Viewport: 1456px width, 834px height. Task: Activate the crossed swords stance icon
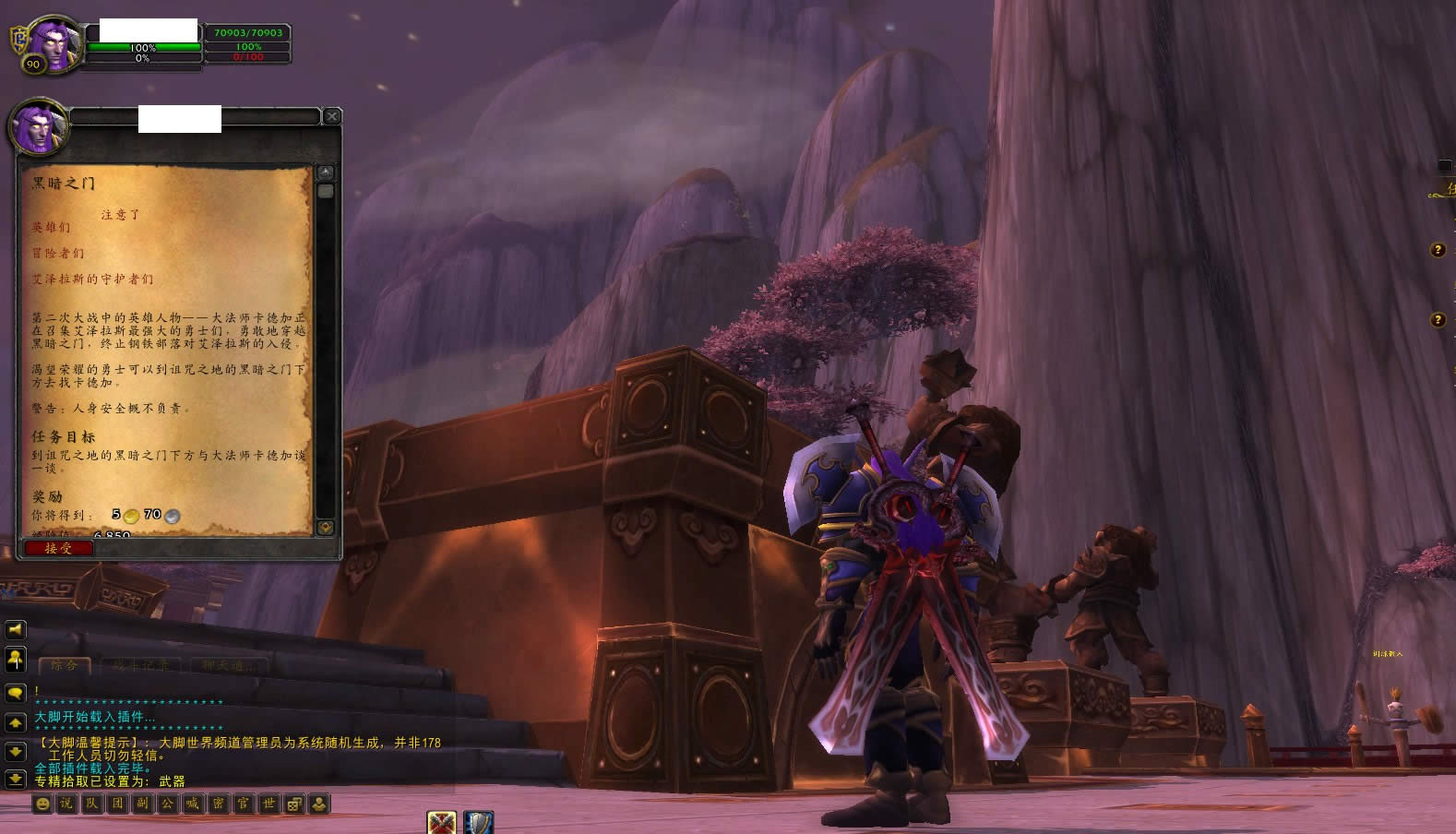click(442, 822)
